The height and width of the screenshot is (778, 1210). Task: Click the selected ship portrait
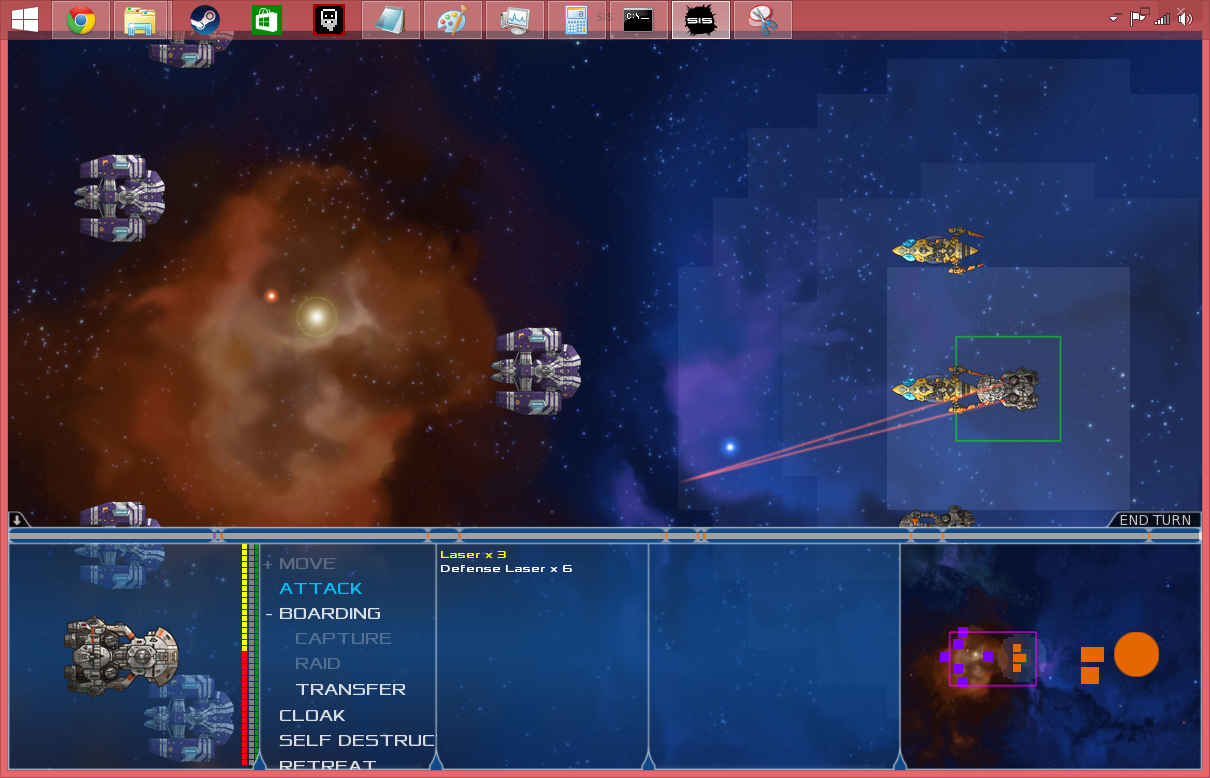[x=123, y=656]
